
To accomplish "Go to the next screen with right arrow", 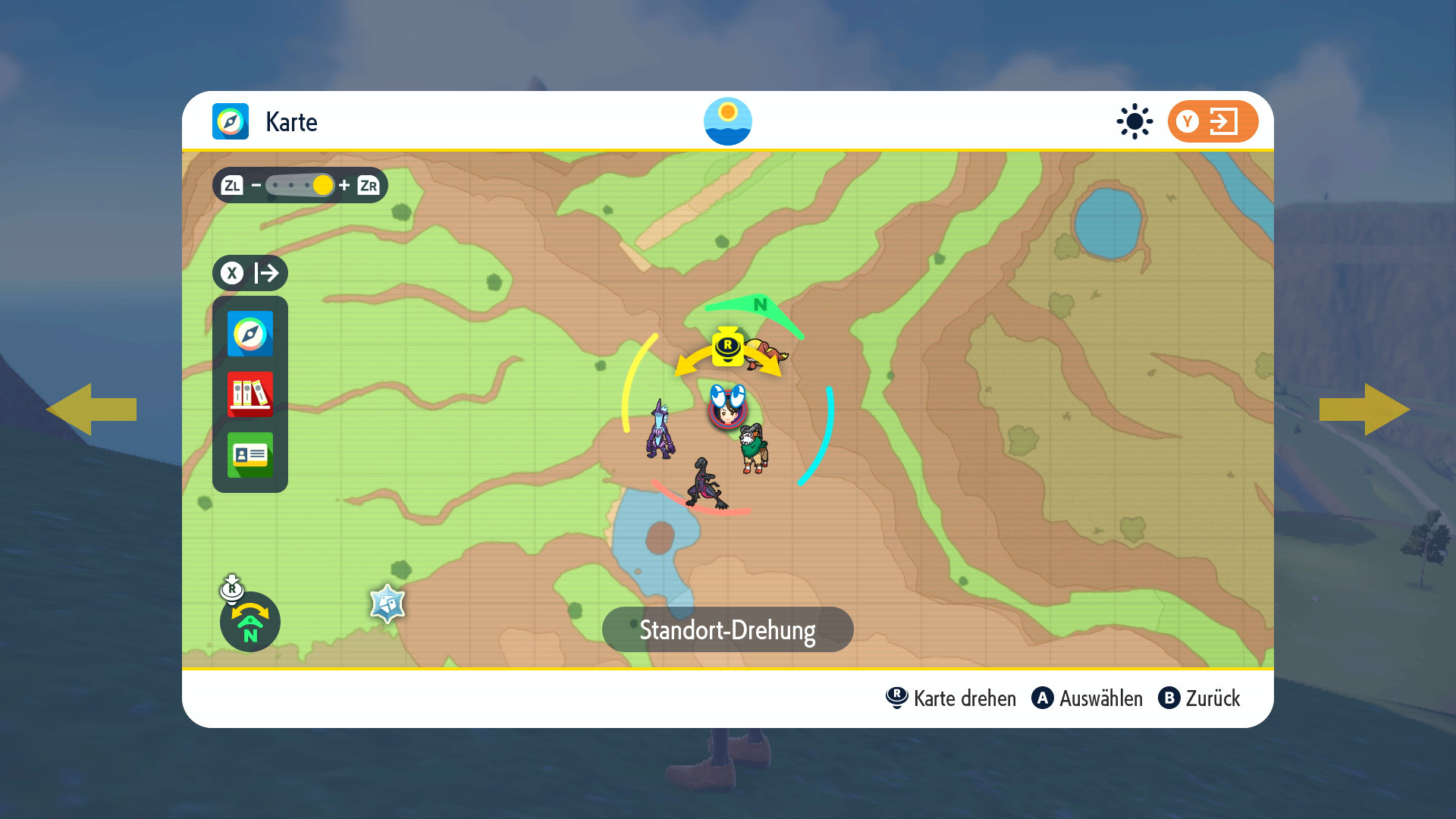I will tap(1364, 409).
